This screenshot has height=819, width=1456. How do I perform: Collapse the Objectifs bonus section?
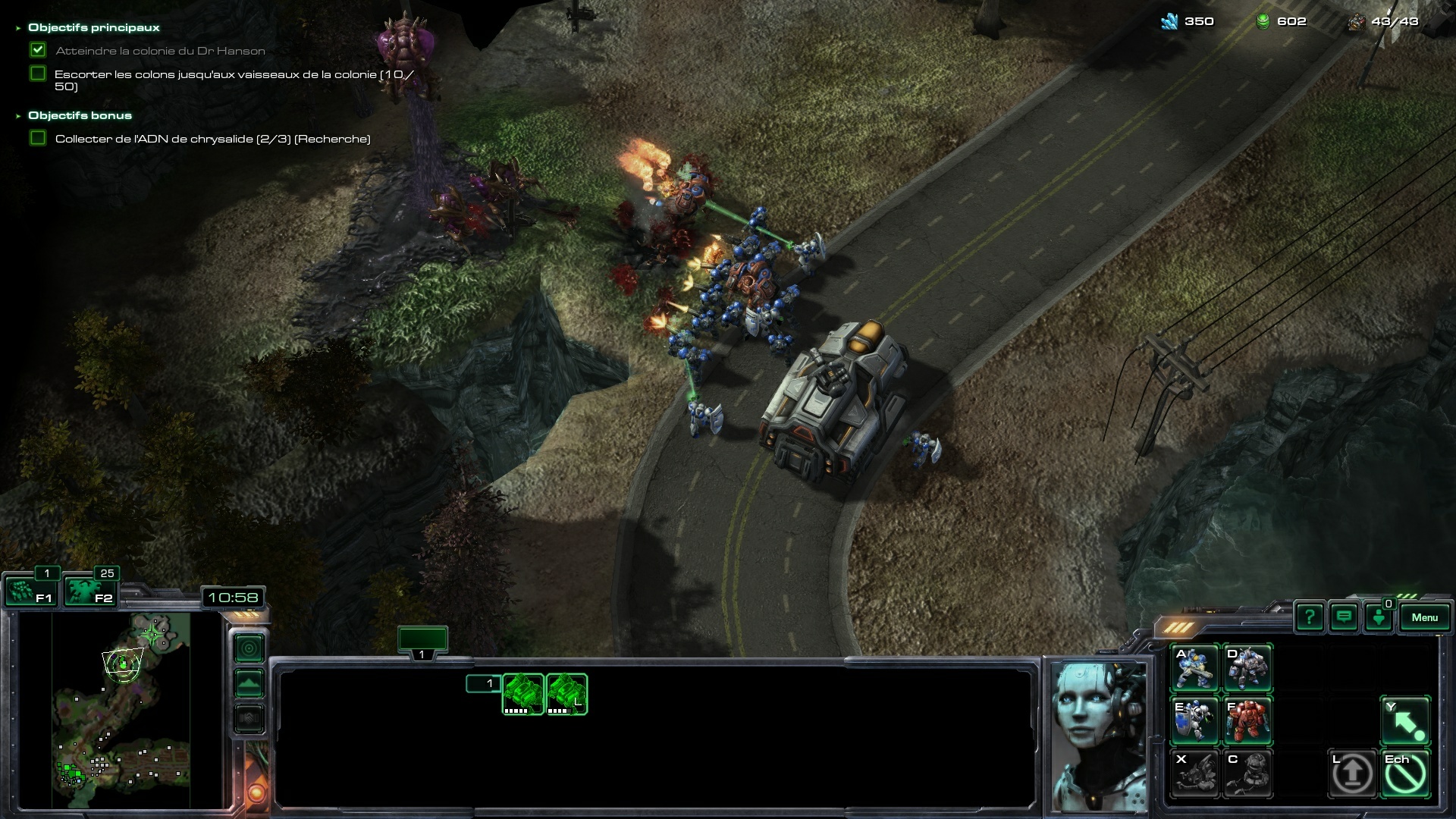tap(18, 116)
